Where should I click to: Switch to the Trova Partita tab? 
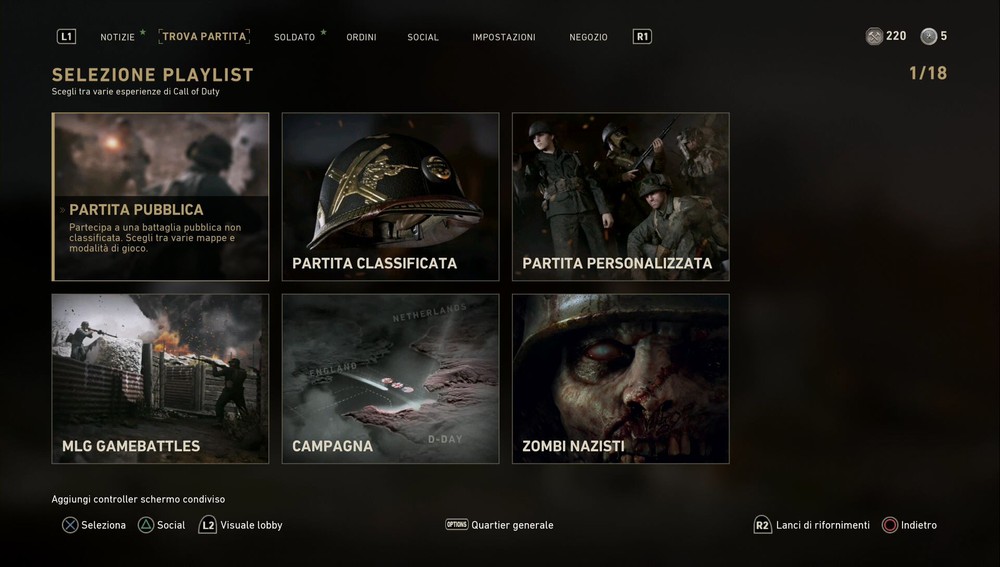click(204, 37)
